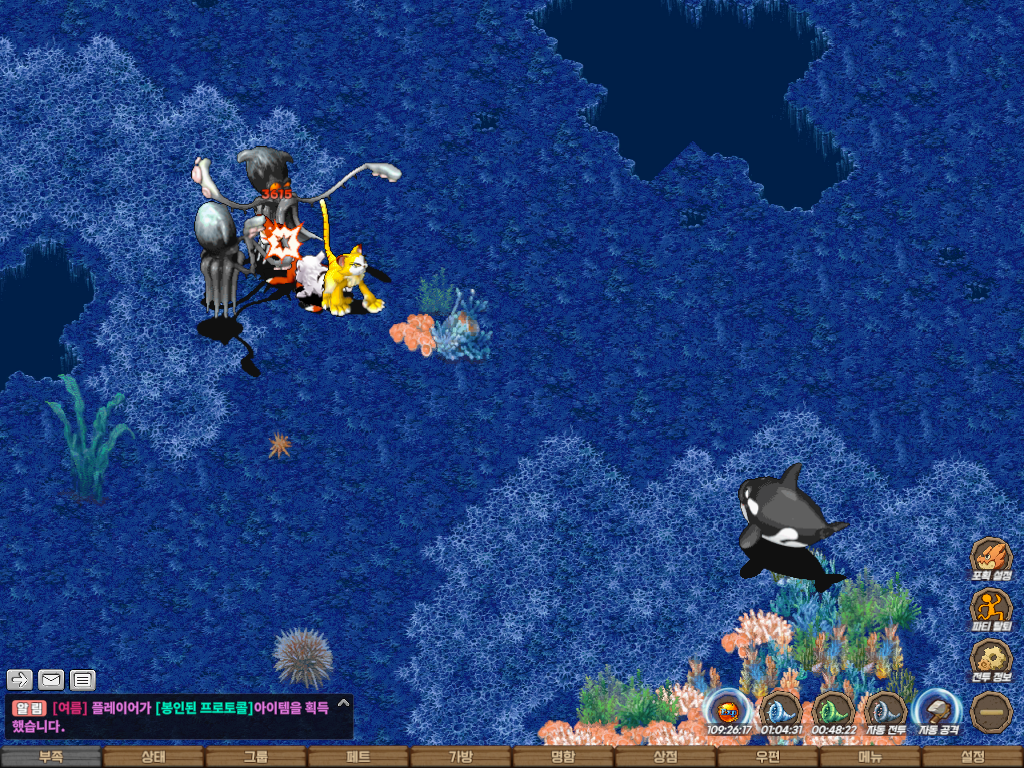
Task: Show 전투 정보 battle info
Action: coord(991,659)
